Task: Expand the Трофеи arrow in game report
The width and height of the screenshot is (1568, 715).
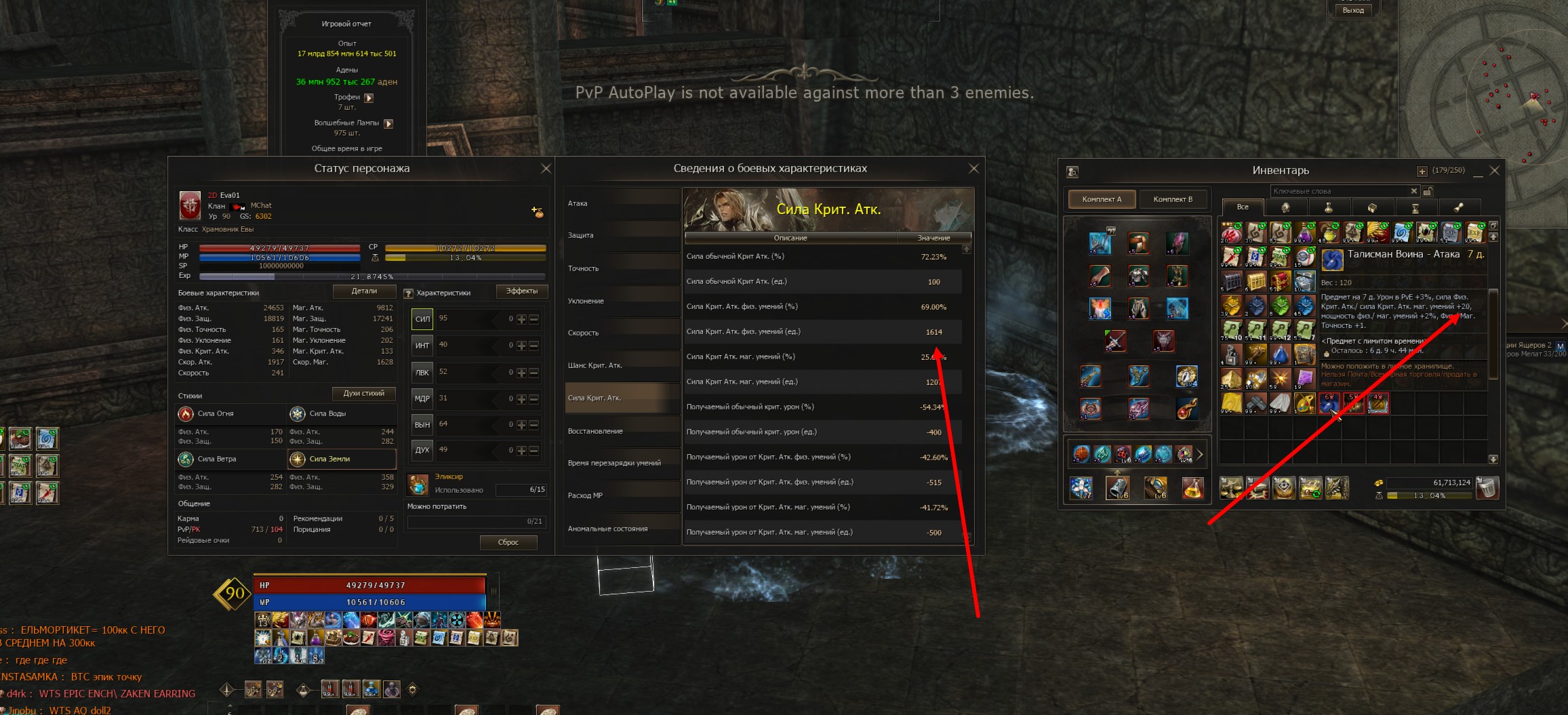Action: (x=369, y=98)
